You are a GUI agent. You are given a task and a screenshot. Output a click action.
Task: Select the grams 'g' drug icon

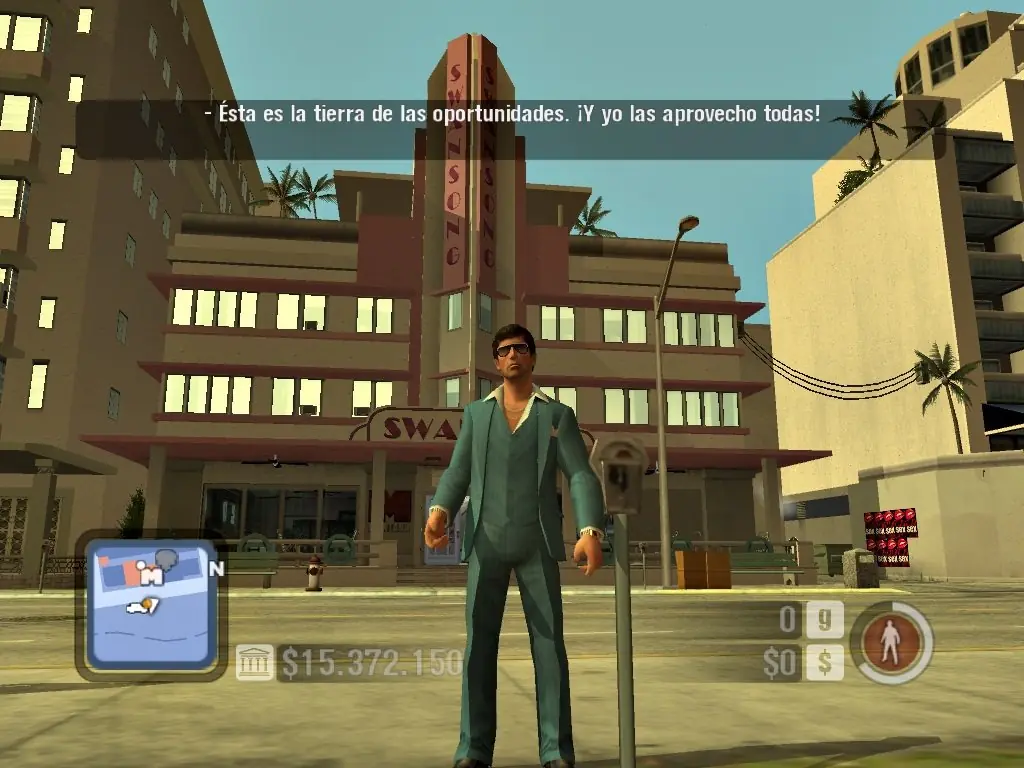[825, 620]
